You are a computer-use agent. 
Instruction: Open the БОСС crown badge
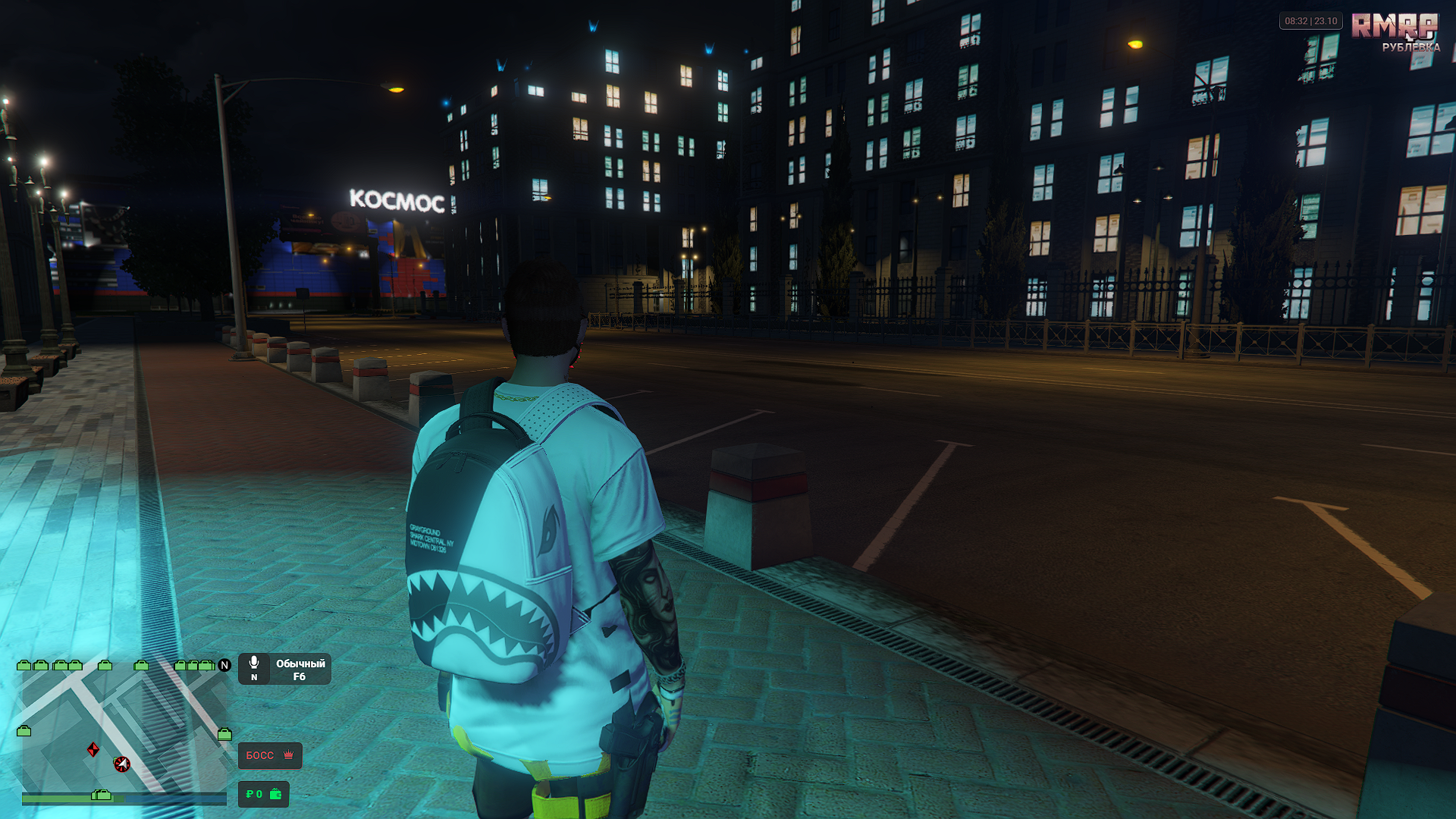270,755
